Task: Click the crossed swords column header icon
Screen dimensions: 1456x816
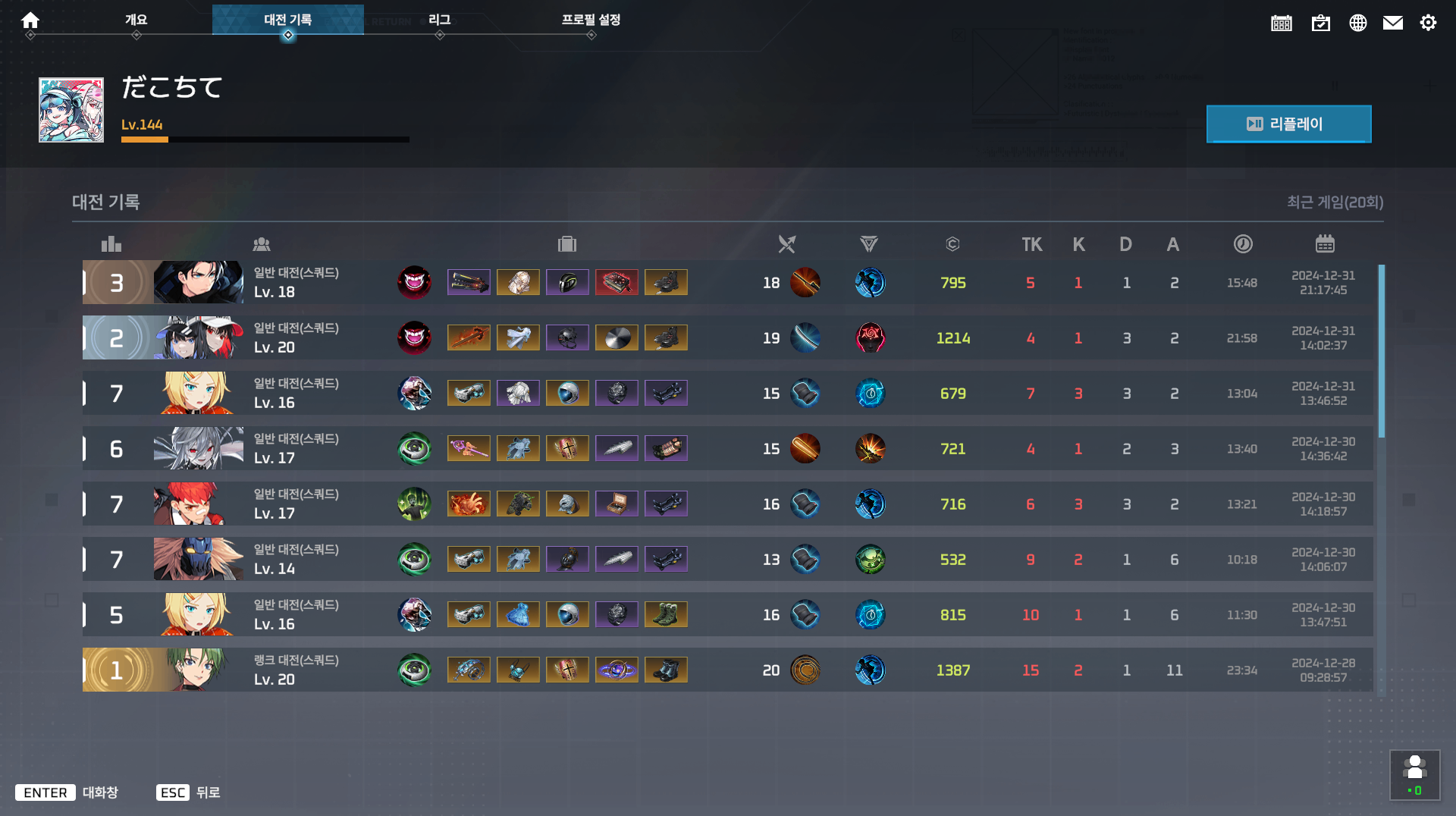Action: pos(786,243)
